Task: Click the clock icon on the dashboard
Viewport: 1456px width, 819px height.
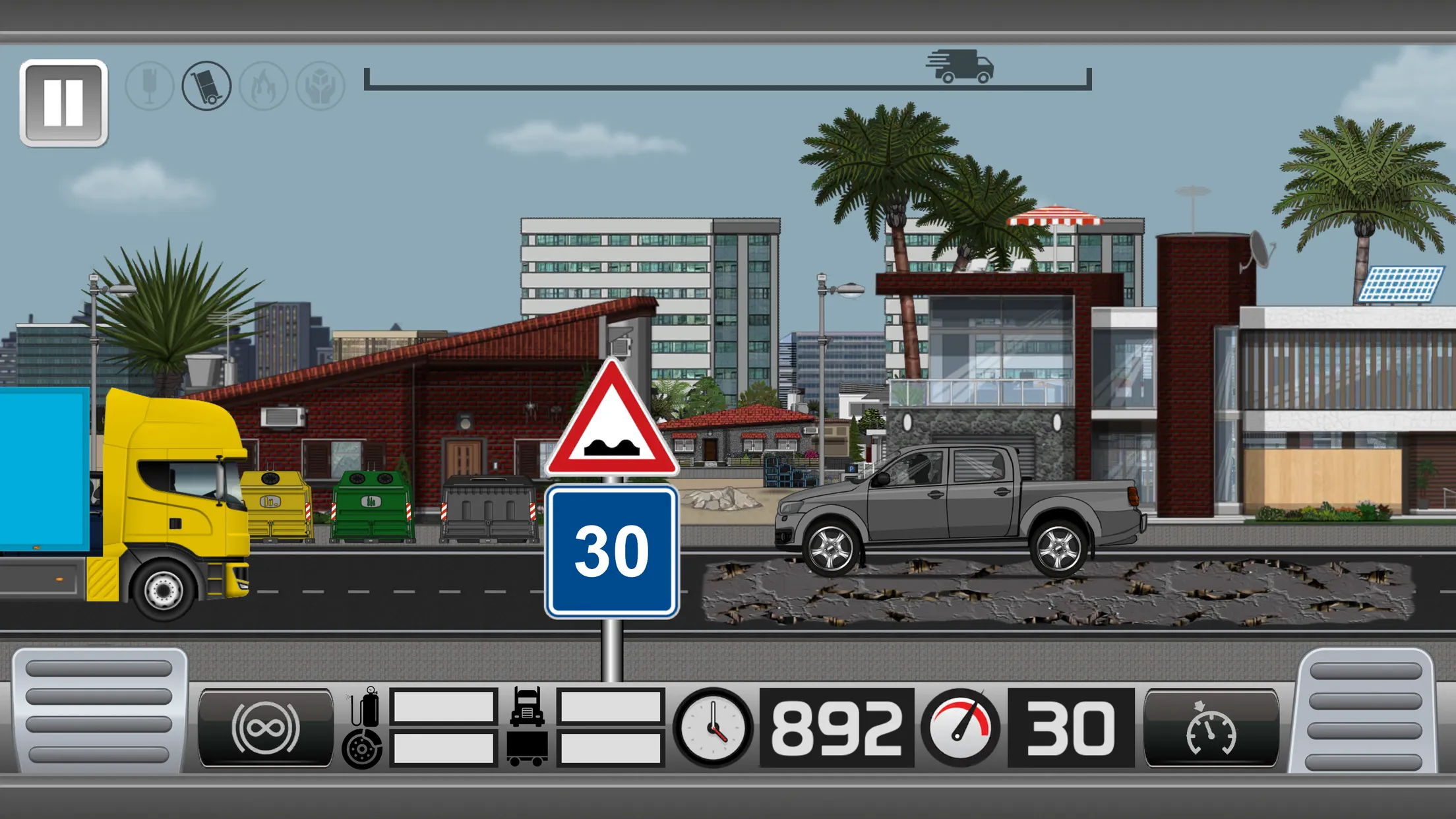Action: click(712, 727)
